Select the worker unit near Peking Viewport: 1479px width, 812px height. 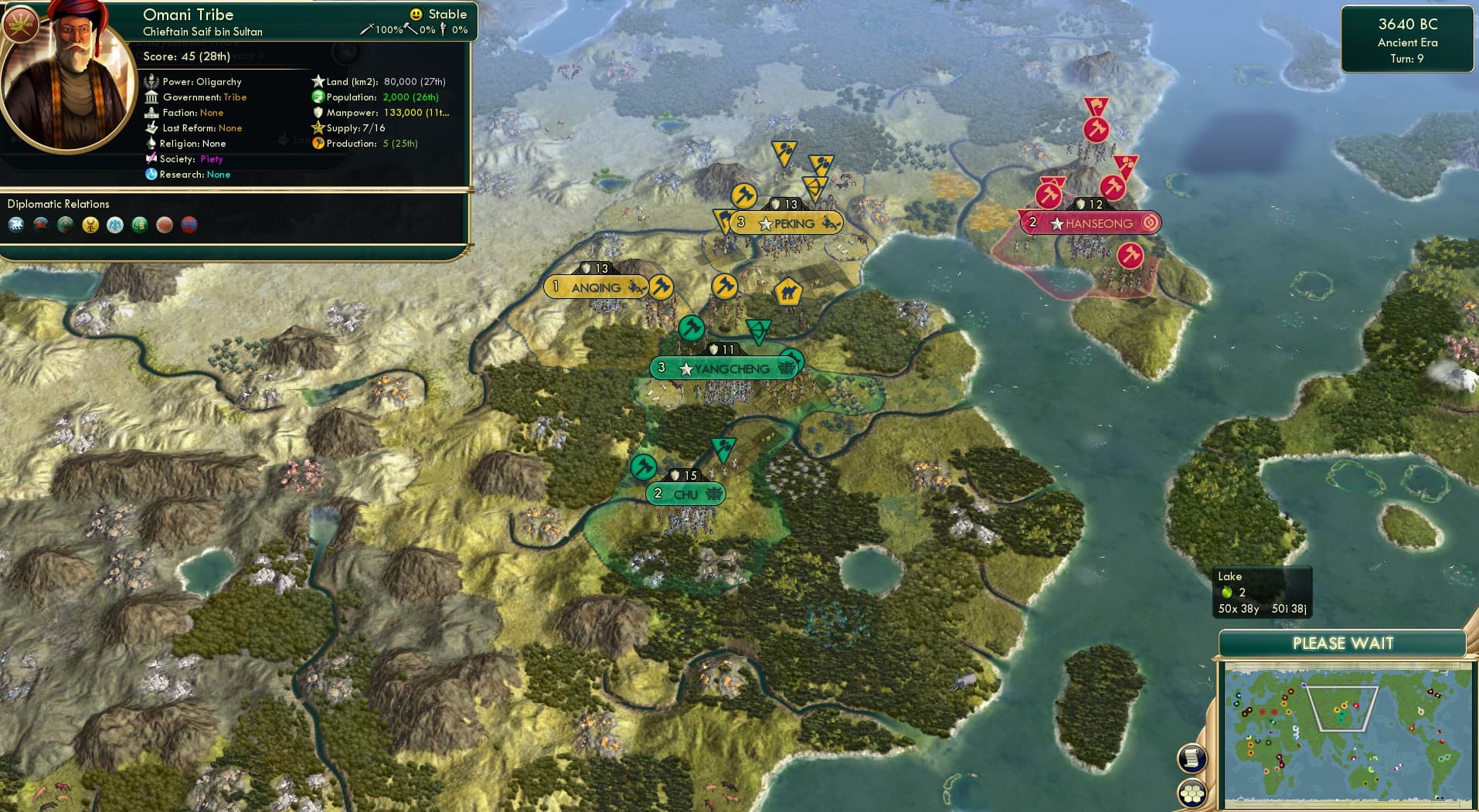[x=743, y=196]
